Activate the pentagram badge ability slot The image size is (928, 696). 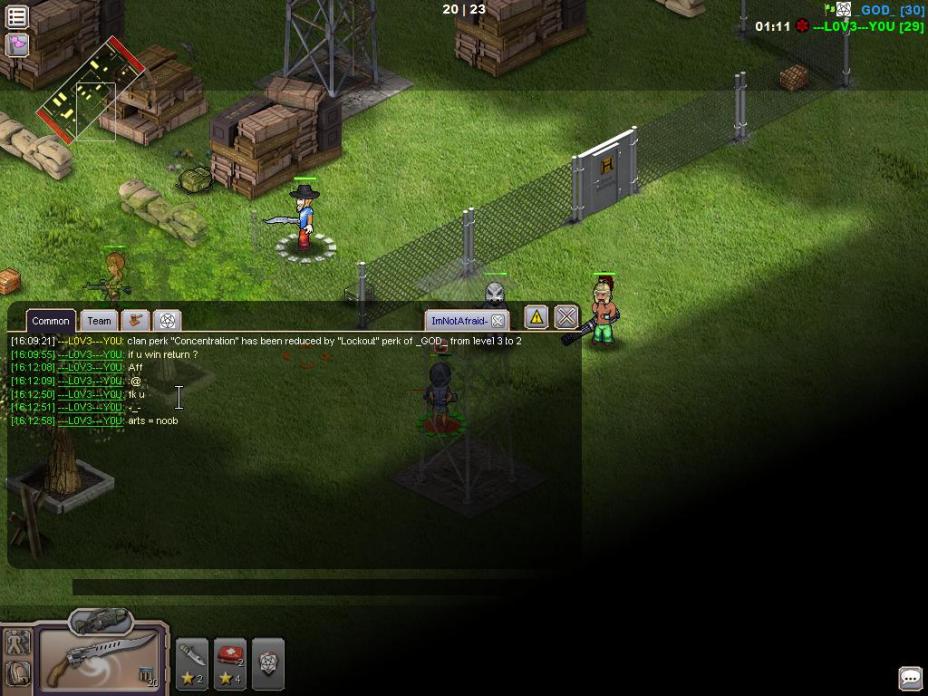(268, 662)
